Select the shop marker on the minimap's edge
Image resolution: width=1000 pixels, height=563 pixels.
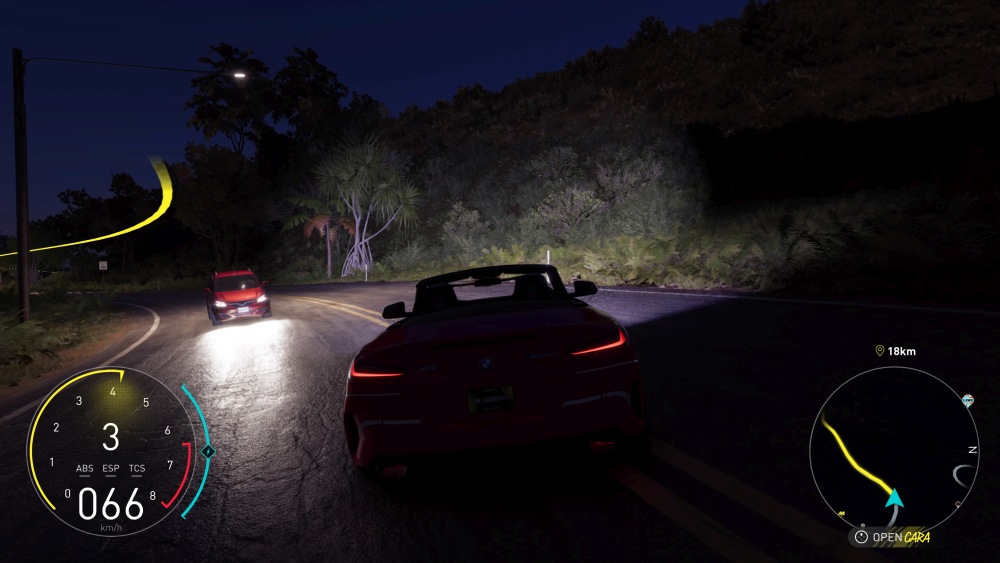(968, 401)
